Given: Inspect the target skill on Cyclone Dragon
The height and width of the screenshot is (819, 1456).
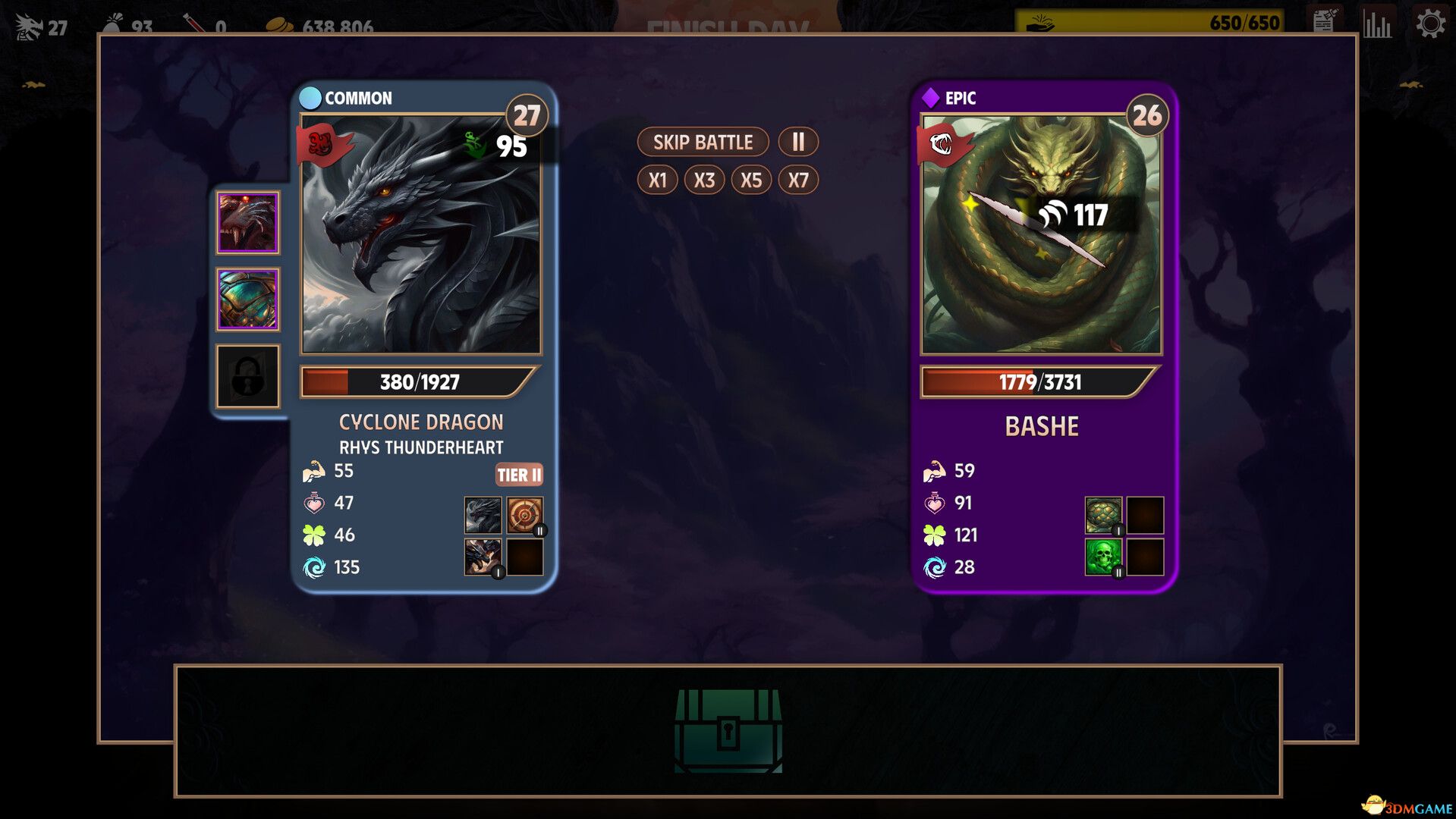Looking at the screenshot, I should (524, 516).
